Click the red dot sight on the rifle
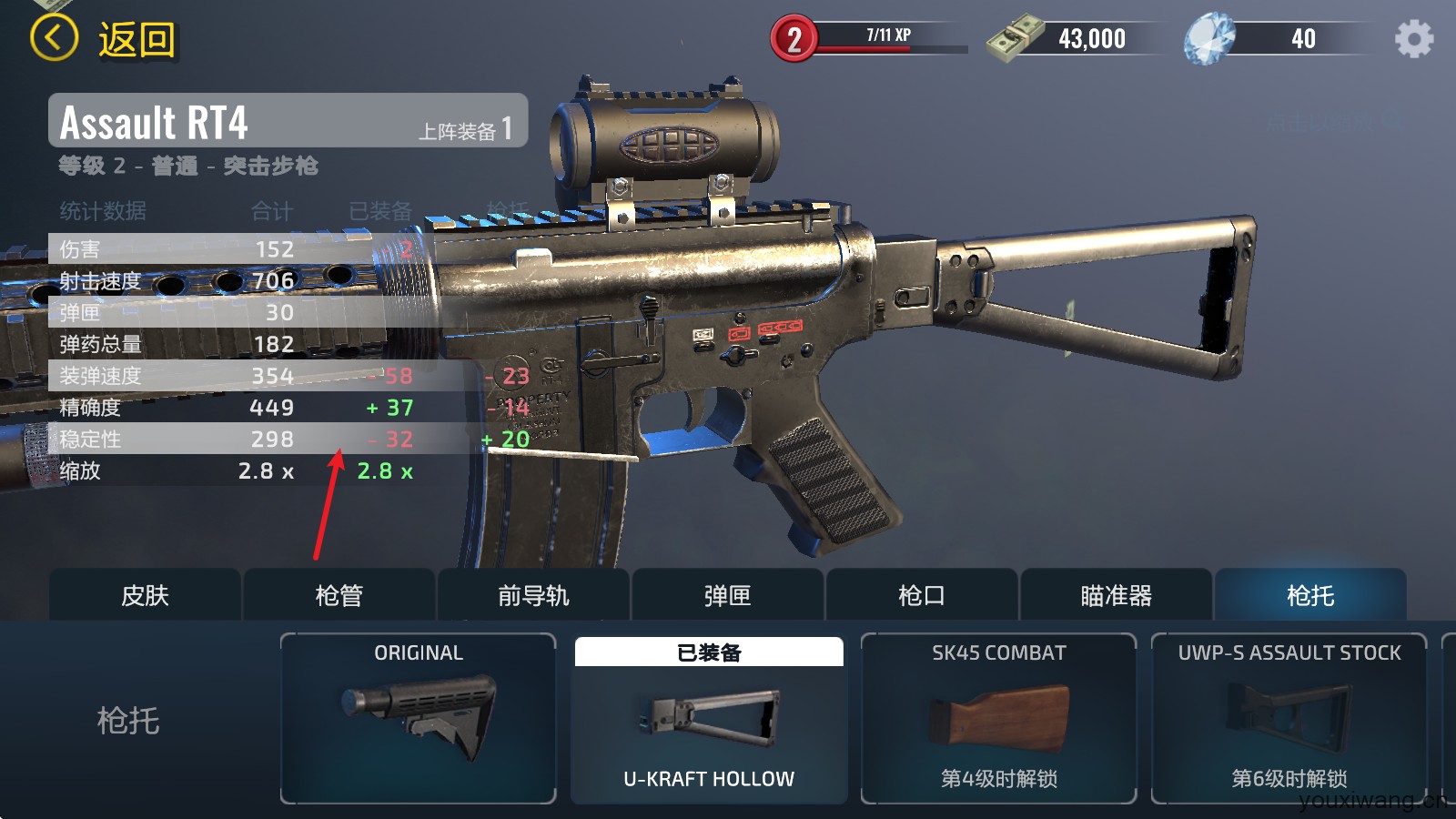 point(660,136)
